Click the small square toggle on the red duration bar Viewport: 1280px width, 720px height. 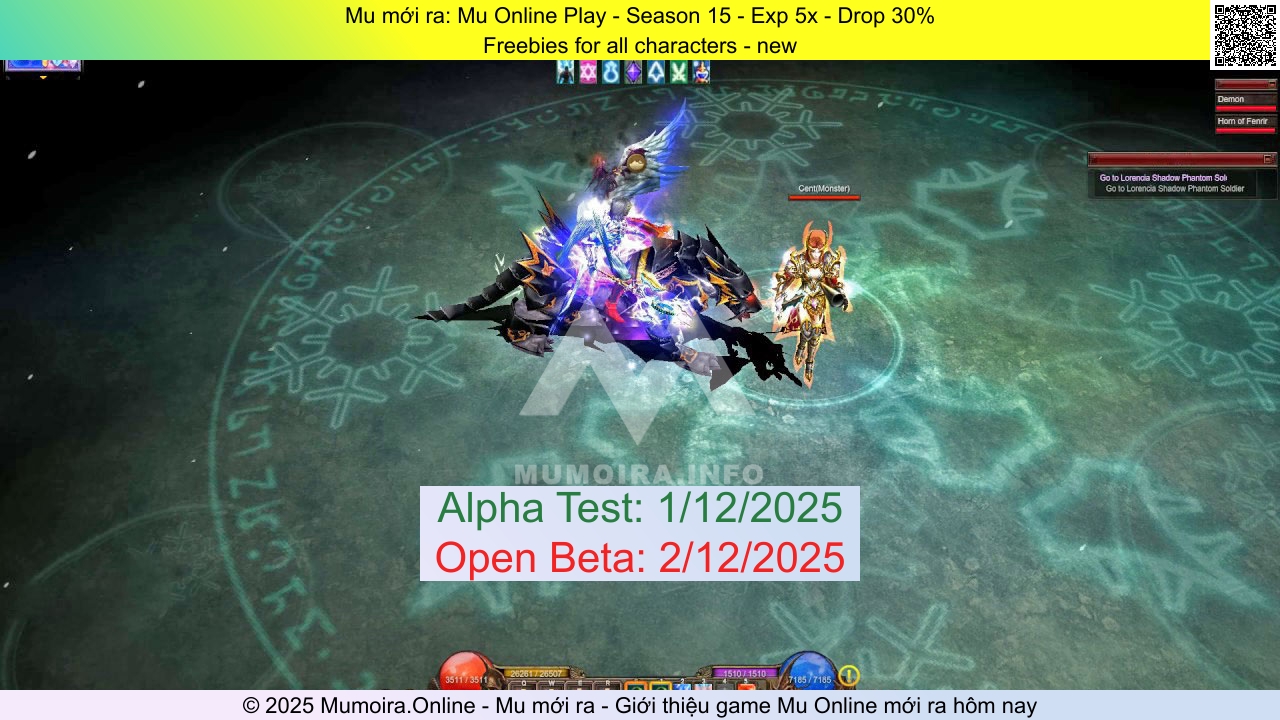point(1273,84)
